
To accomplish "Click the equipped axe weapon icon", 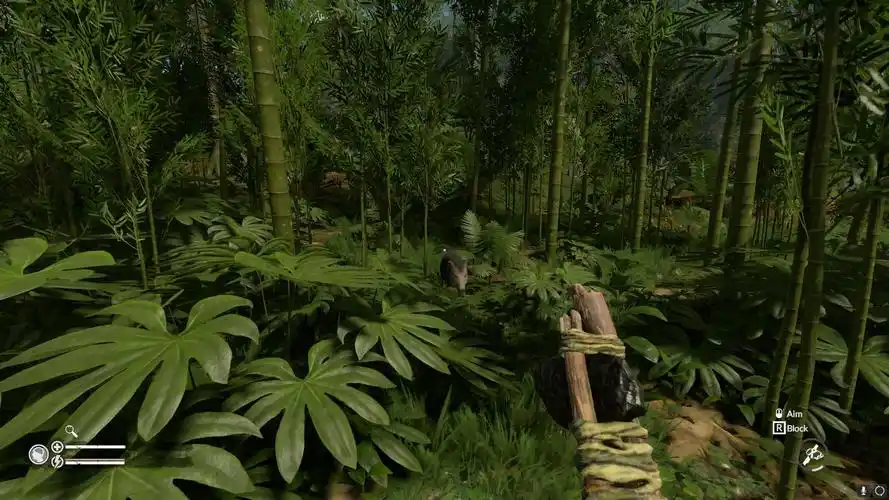I will click(812, 455).
